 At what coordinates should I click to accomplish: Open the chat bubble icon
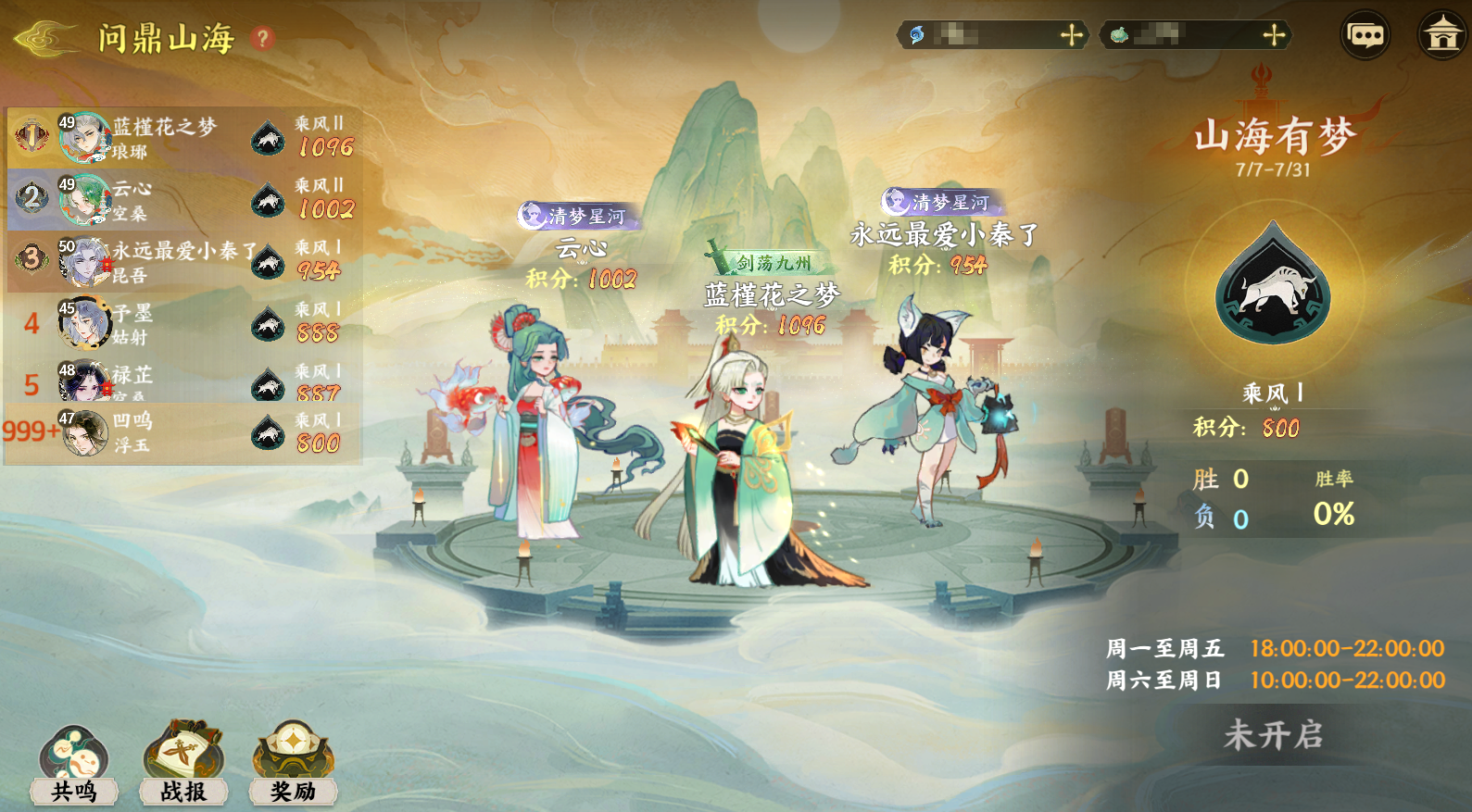coord(1365,36)
